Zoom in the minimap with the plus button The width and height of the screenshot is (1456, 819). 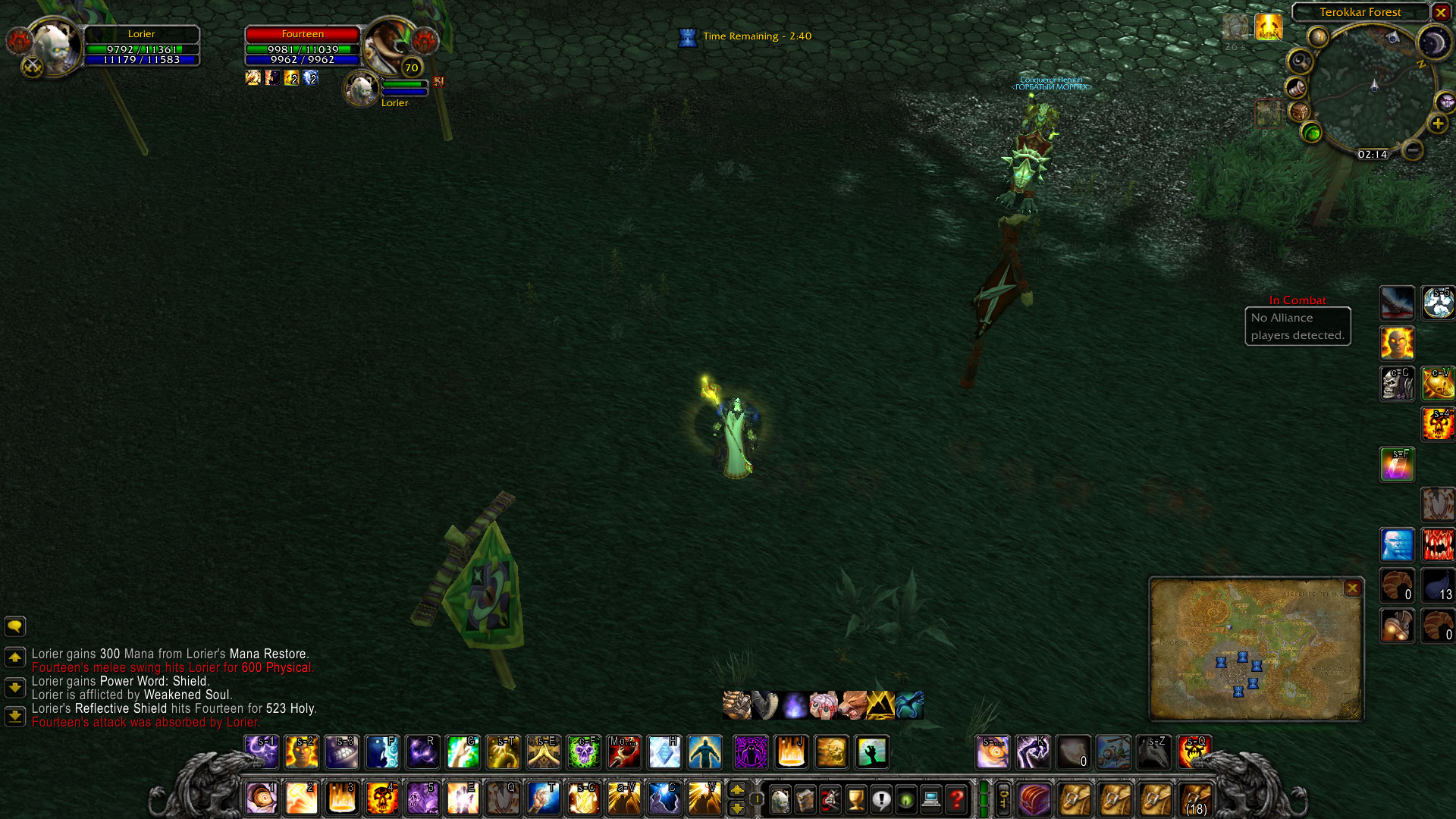point(1438,124)
